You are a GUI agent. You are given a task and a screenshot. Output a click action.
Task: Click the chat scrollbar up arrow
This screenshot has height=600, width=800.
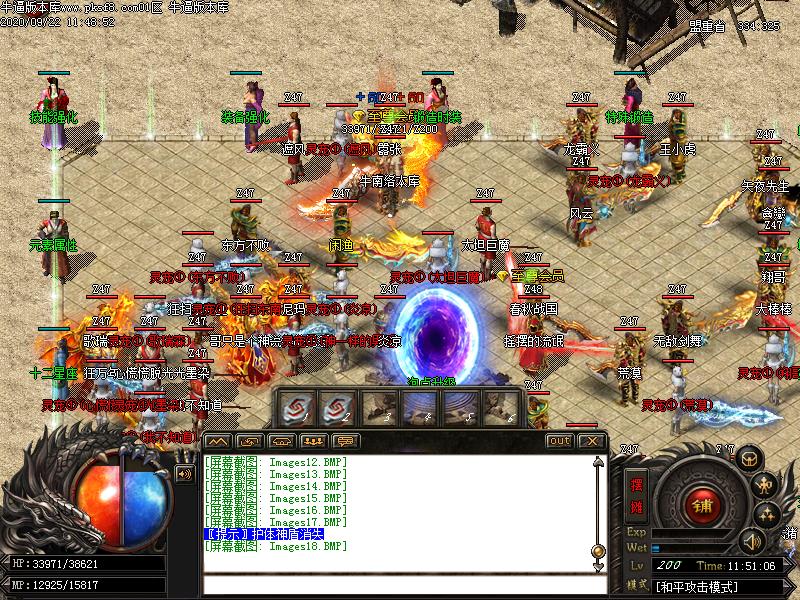click(598, 461)
